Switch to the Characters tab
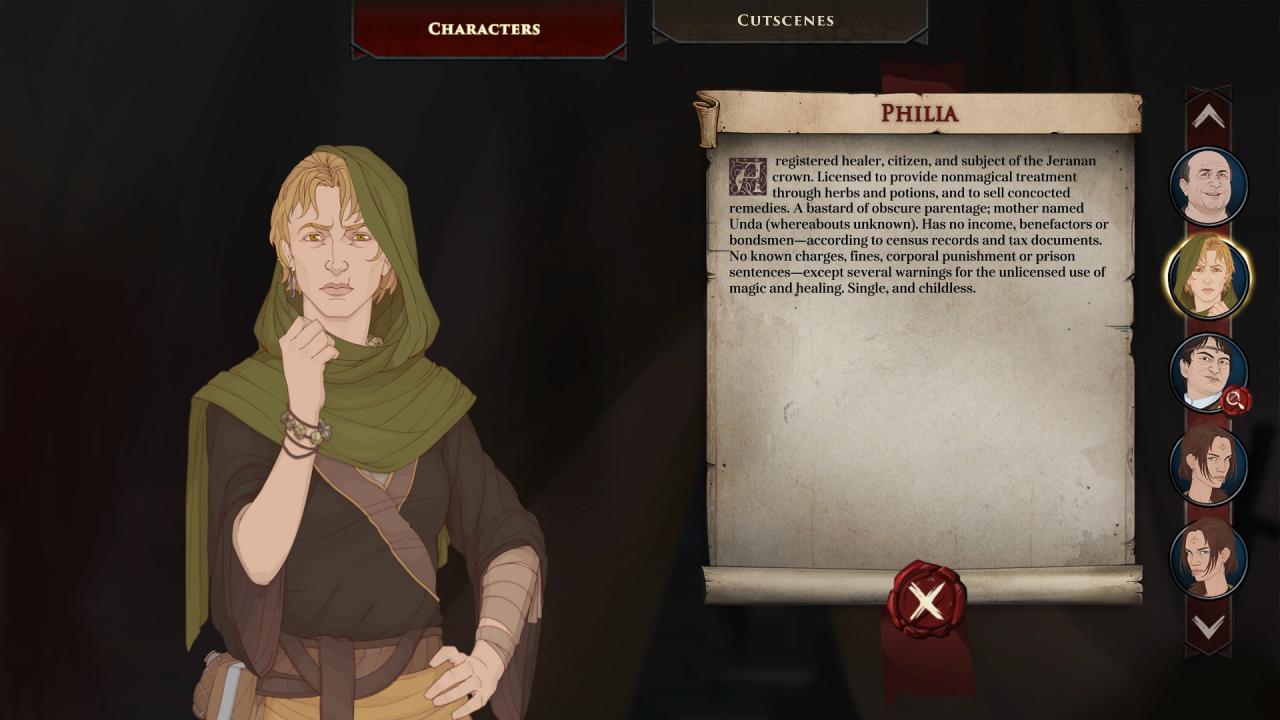The height and width of the screenshot is (720, 1280). [484, 28]
